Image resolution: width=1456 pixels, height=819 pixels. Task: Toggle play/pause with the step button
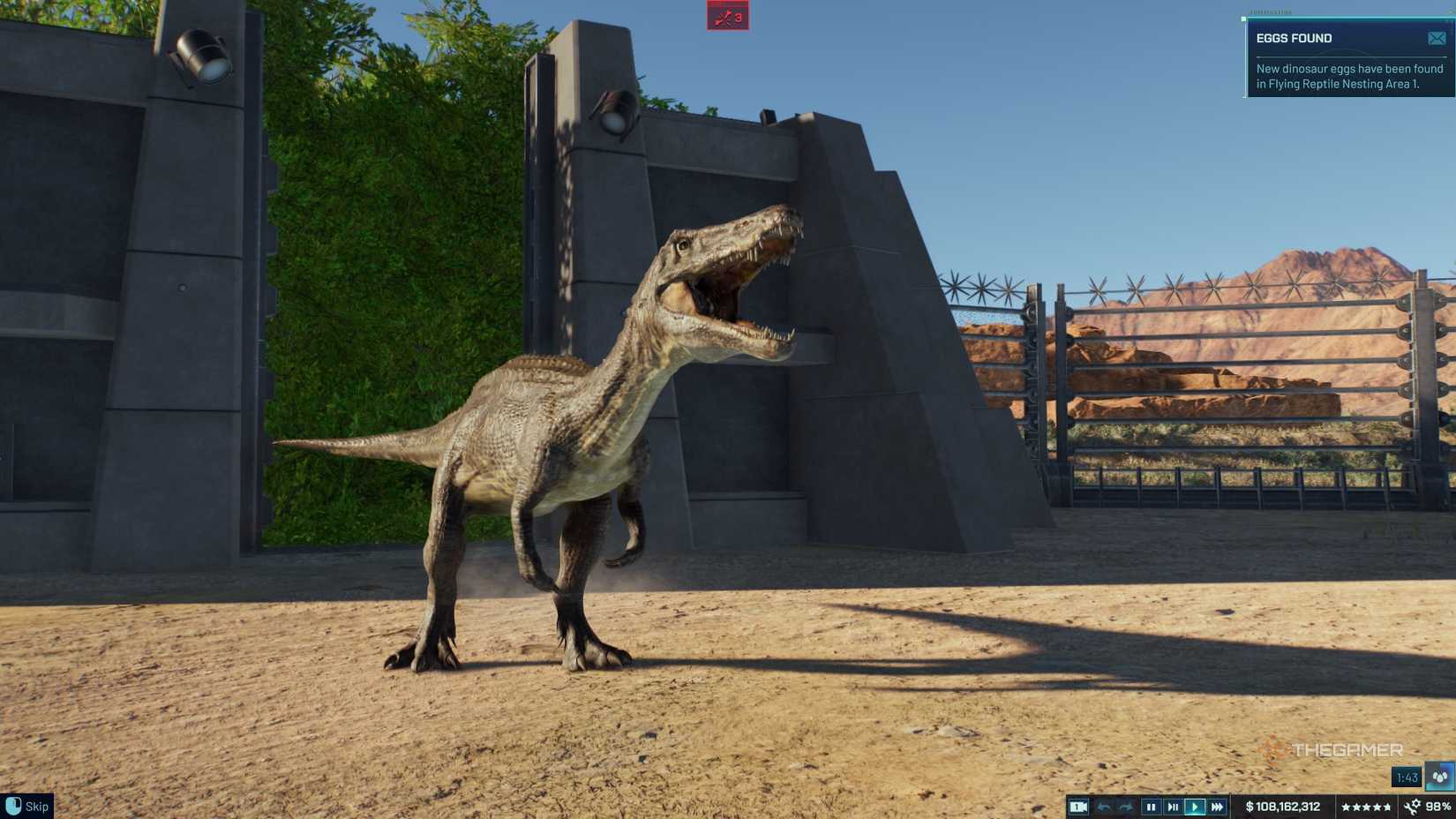[x=1173, y=806]
